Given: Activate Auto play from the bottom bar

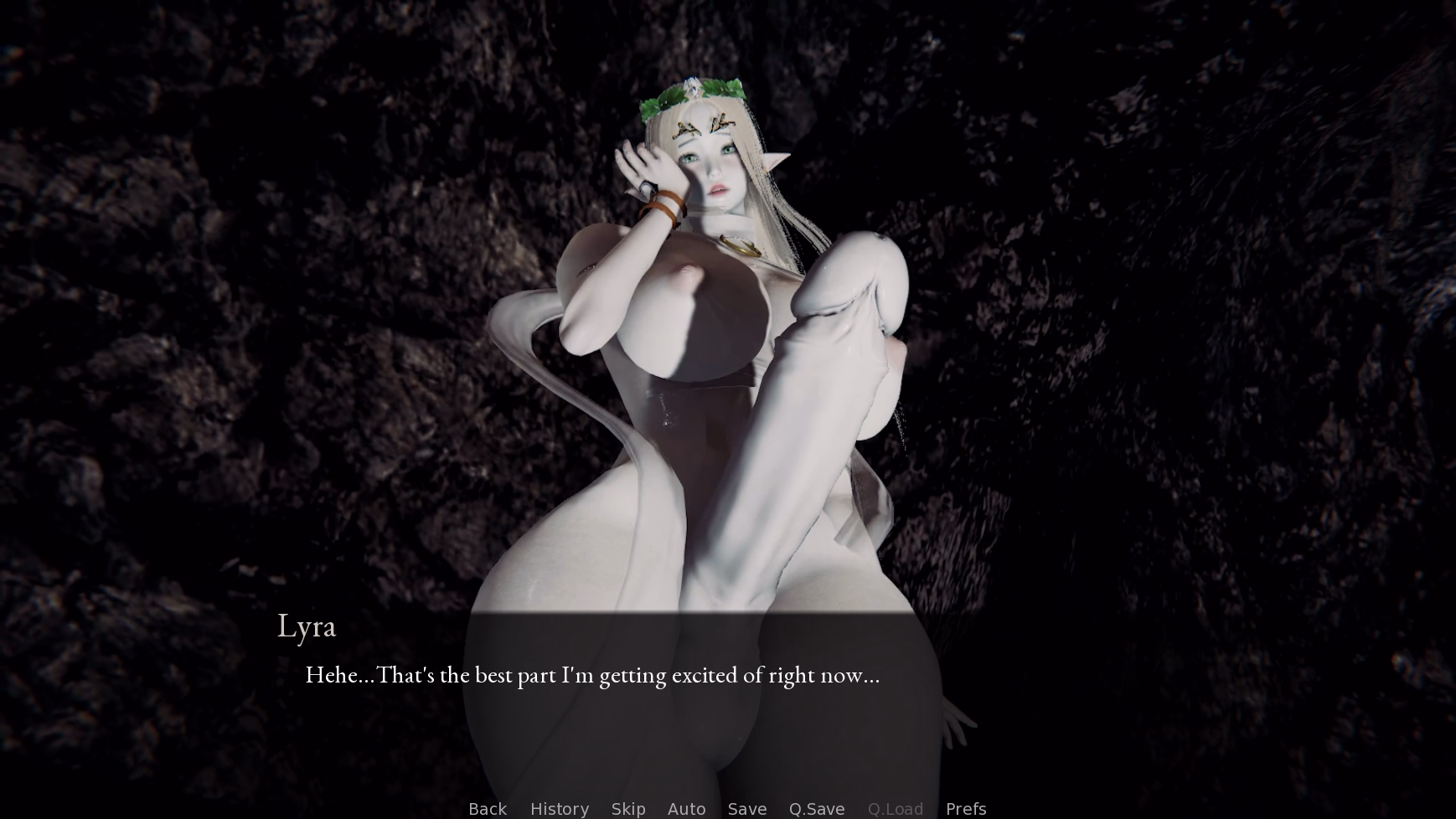Looking at the screenshot, I should [686, 808].
